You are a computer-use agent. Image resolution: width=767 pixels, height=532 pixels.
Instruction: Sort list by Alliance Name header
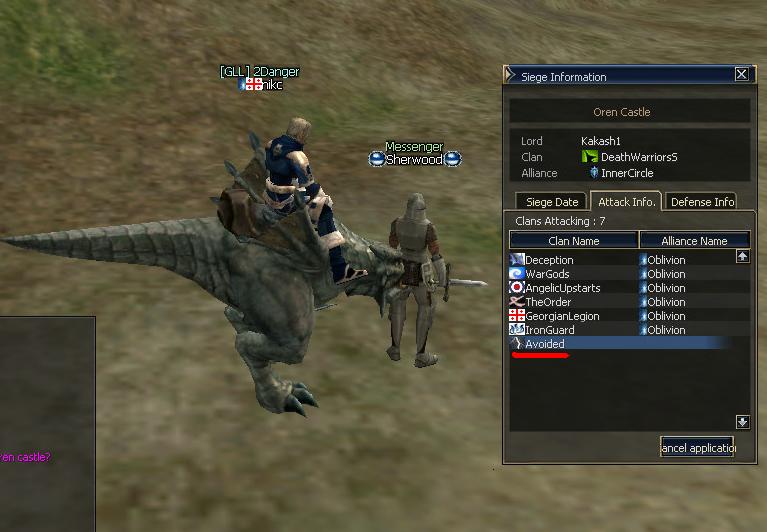[x=694, y=240]
